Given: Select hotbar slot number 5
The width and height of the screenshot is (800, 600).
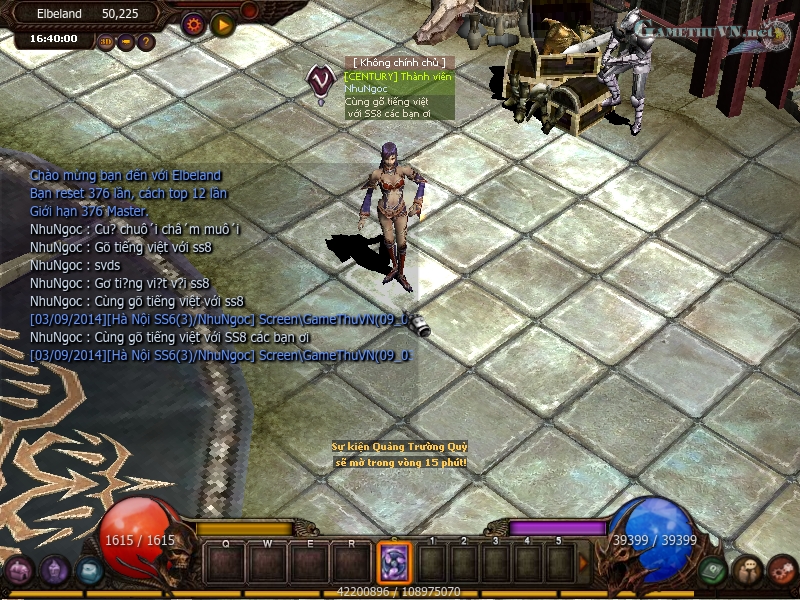Looking at the screenshot, I should click(x=558, y=563).
